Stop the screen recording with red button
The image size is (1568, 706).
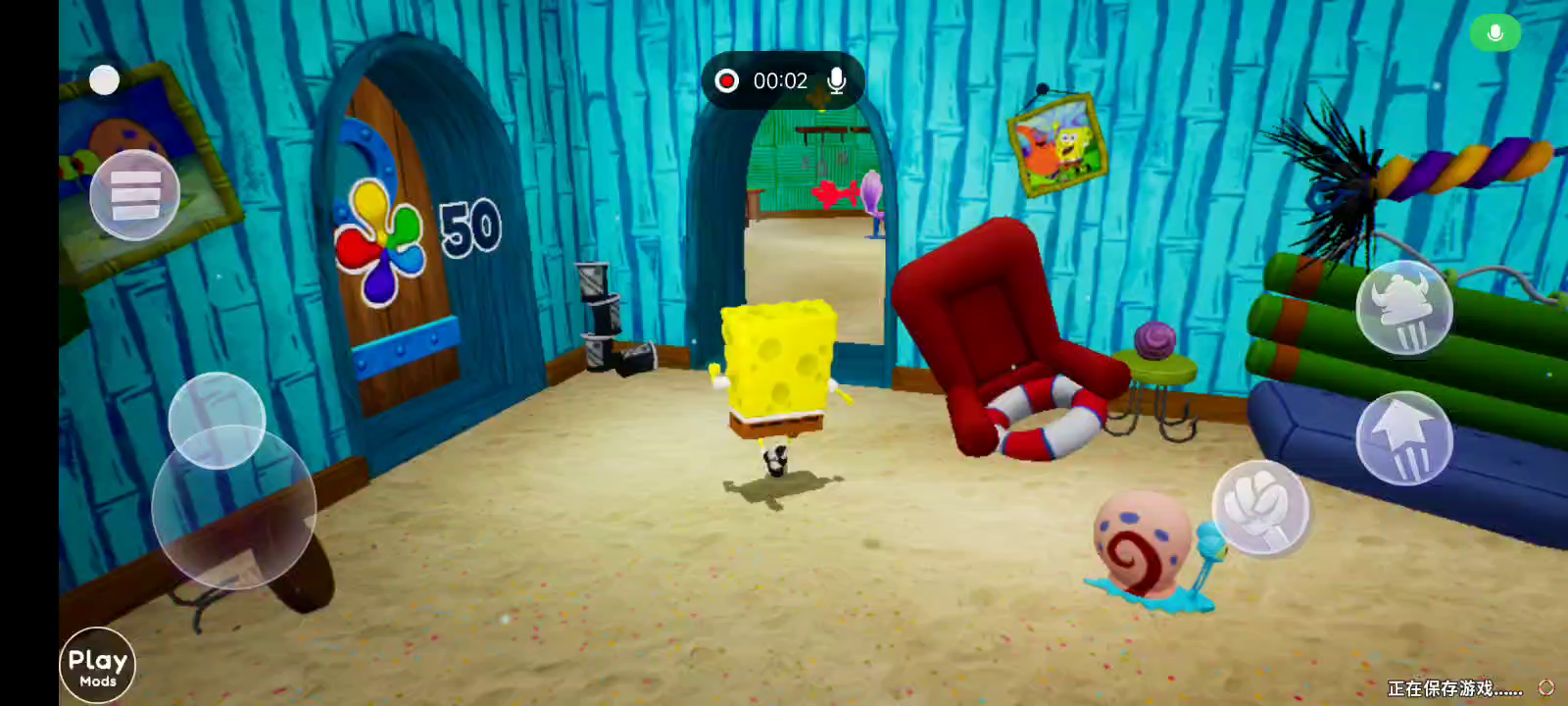(726, 80)
